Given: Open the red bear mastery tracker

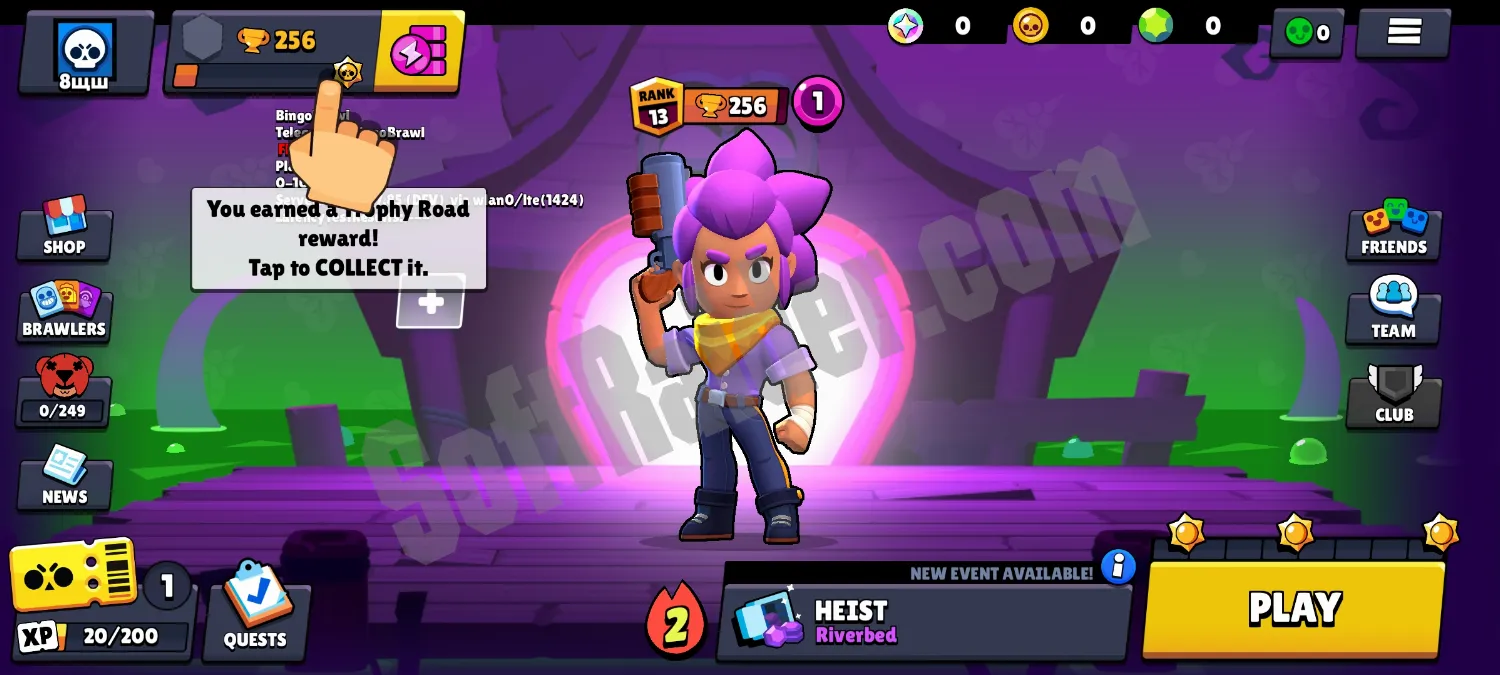Looking at the screenshot, I should pos(64,390).
